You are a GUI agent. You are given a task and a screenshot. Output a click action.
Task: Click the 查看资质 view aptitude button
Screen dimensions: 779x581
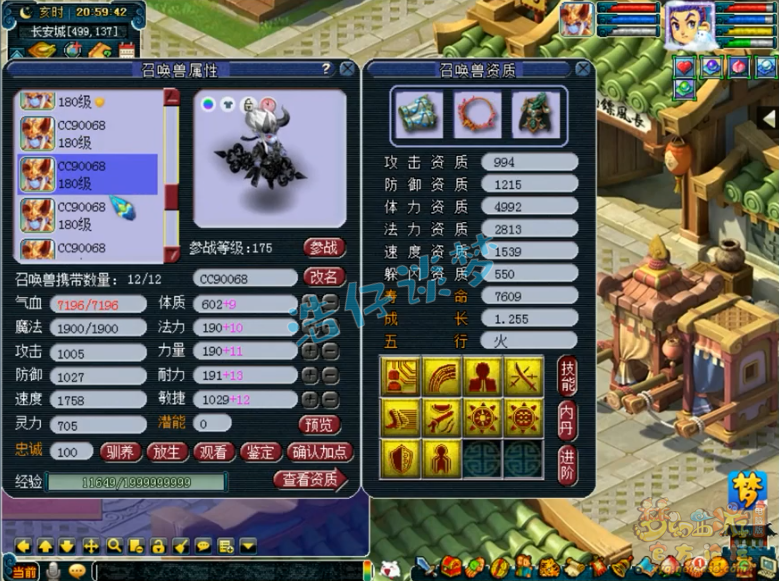pyautogui.click(x=310, y=480)
